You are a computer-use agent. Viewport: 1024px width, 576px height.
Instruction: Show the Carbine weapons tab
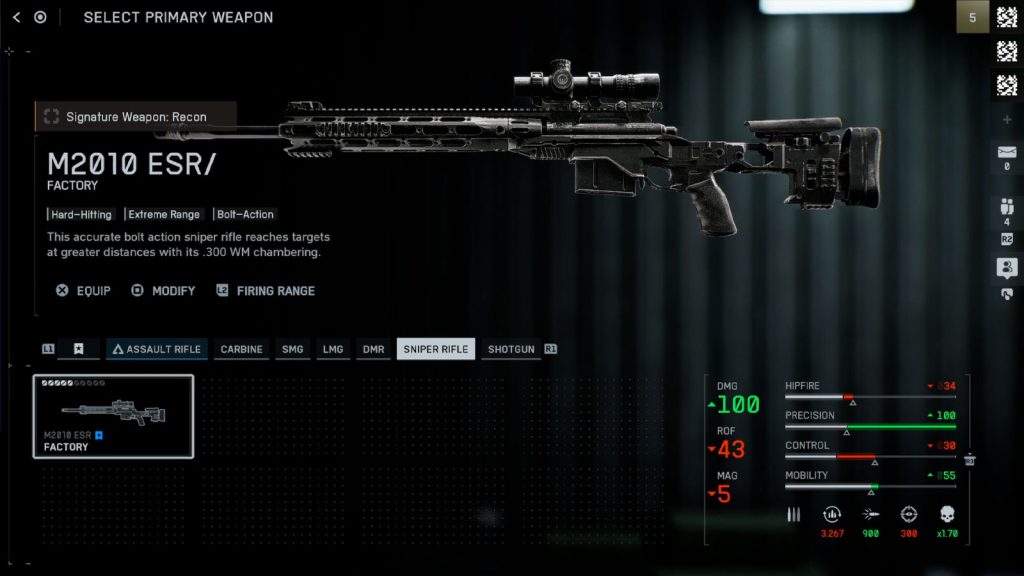click(x=241, y=349)
